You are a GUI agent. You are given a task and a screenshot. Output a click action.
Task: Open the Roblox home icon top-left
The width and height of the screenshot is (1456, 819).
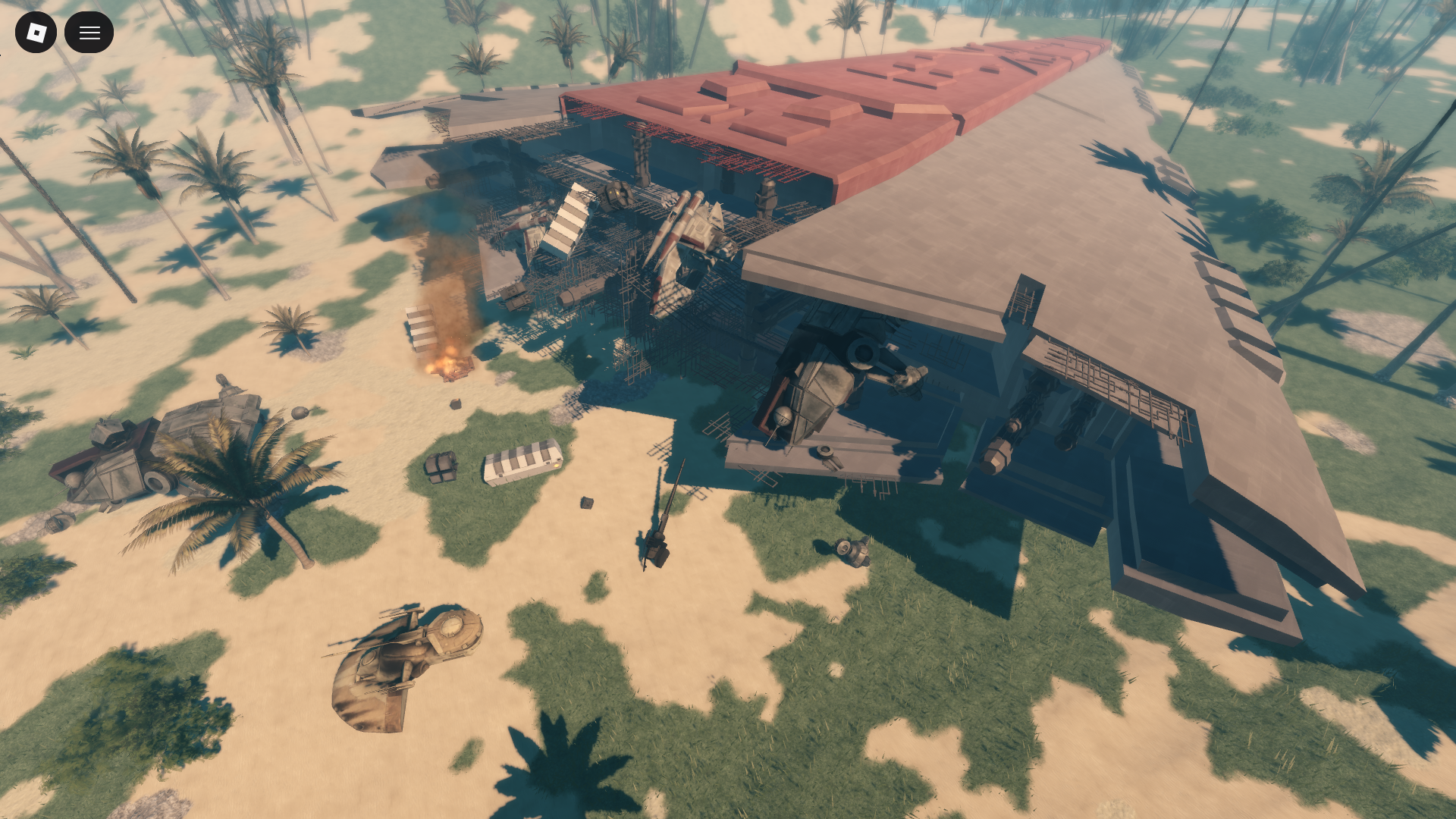[x=36, y=32]
